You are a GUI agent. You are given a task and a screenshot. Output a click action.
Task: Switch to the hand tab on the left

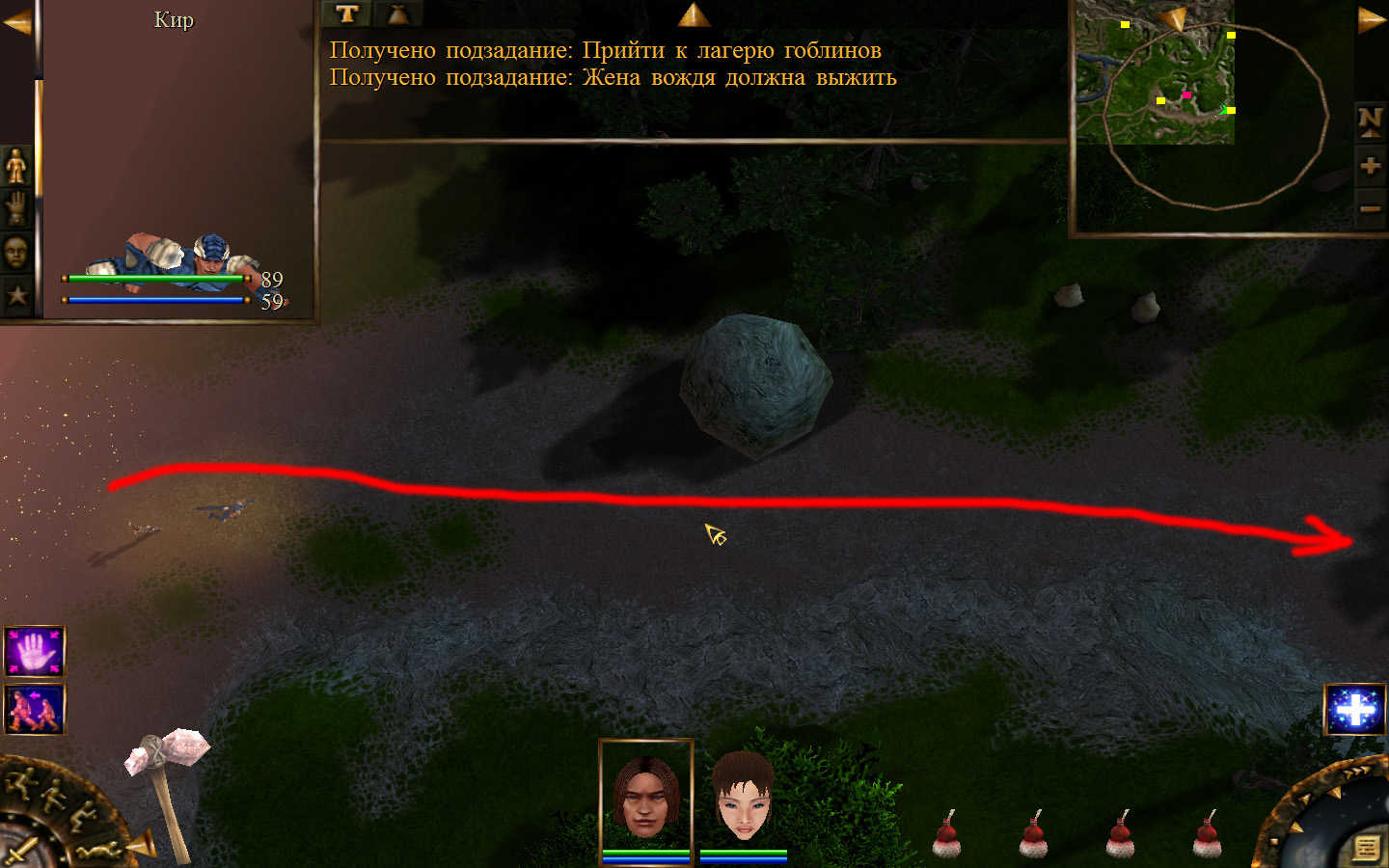16,207
